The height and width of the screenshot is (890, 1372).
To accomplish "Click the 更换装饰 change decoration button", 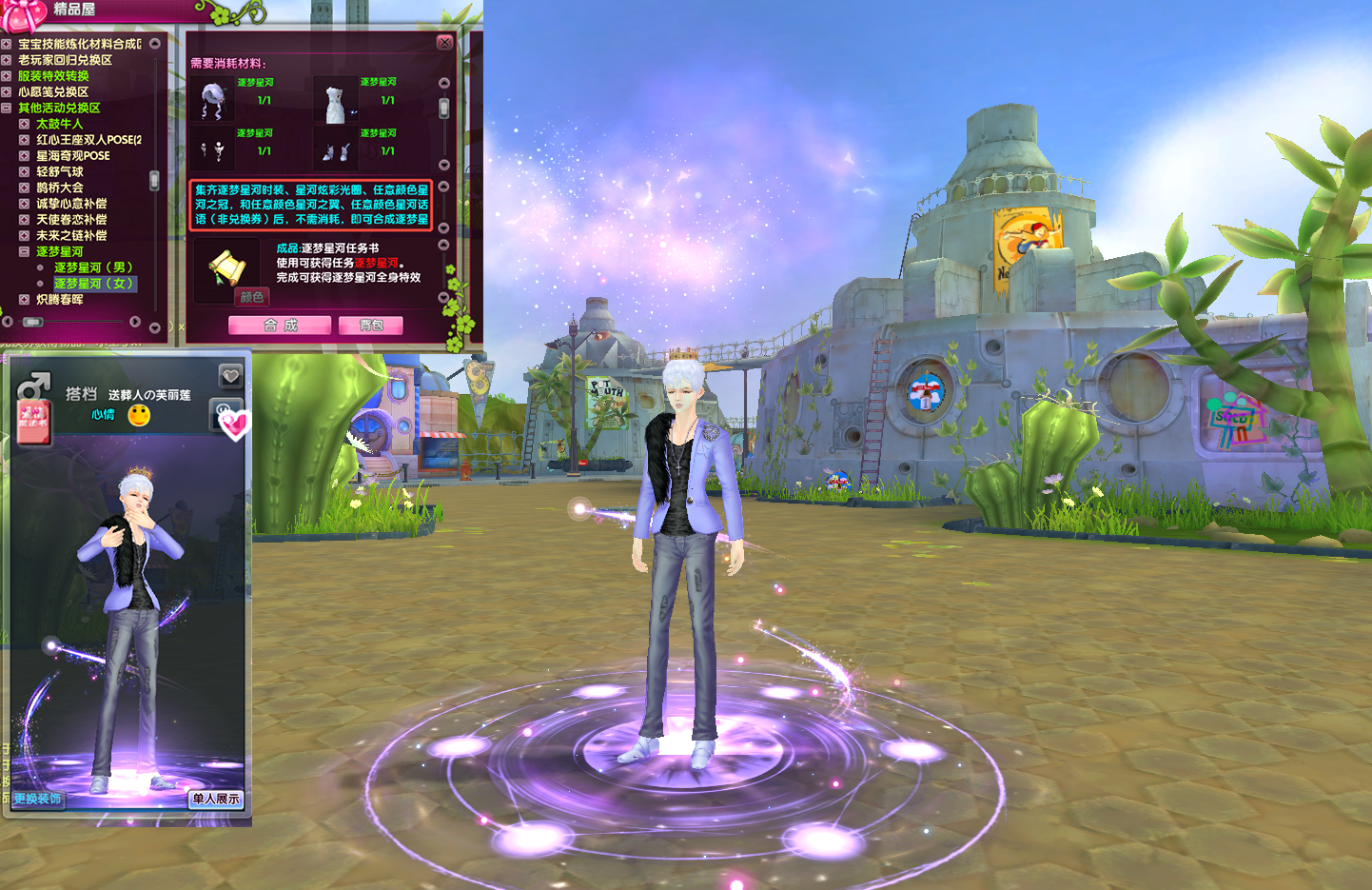I will [x=37, y=799].
